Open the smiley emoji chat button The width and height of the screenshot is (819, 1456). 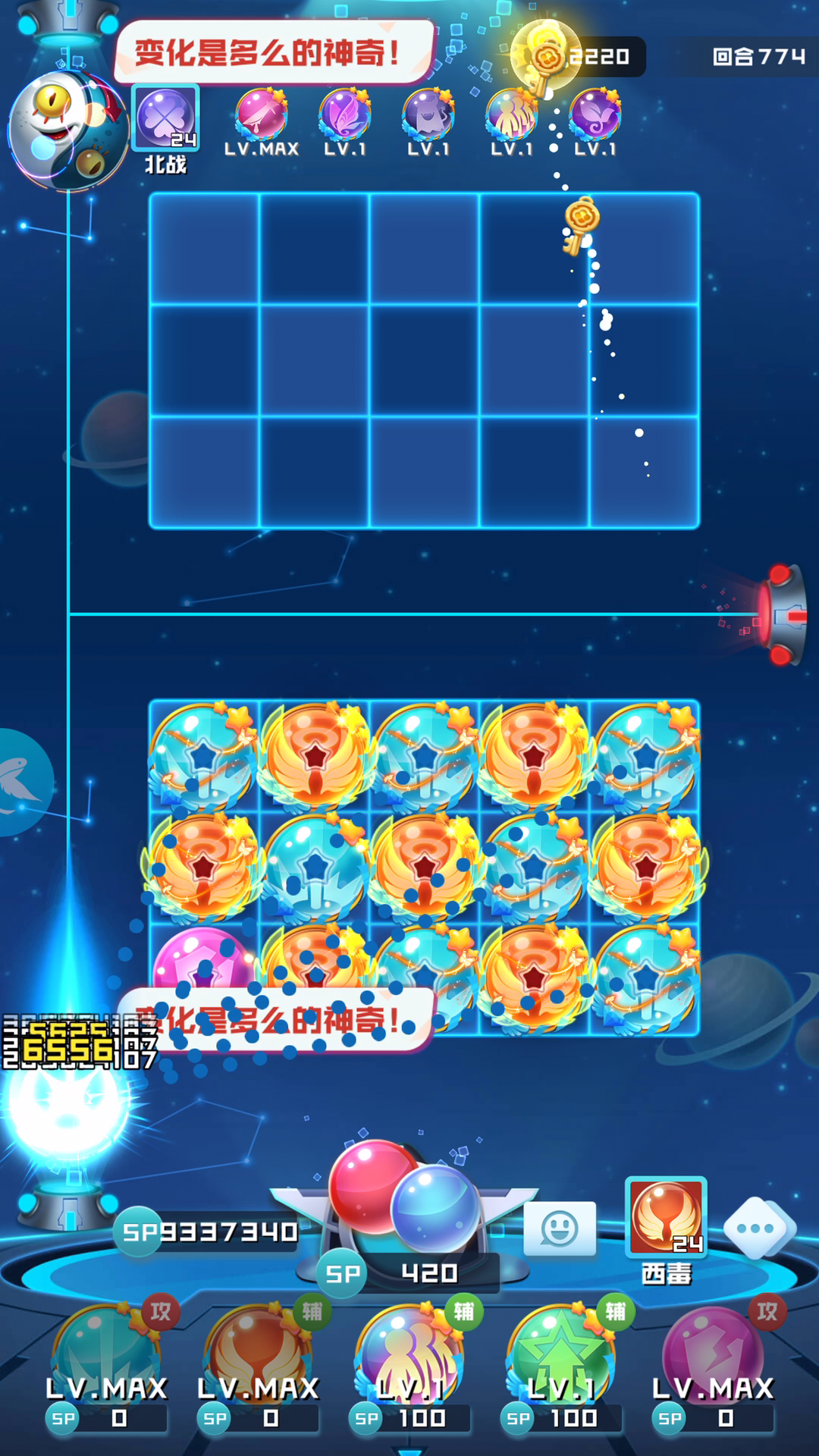click(x=560, y=1228)
